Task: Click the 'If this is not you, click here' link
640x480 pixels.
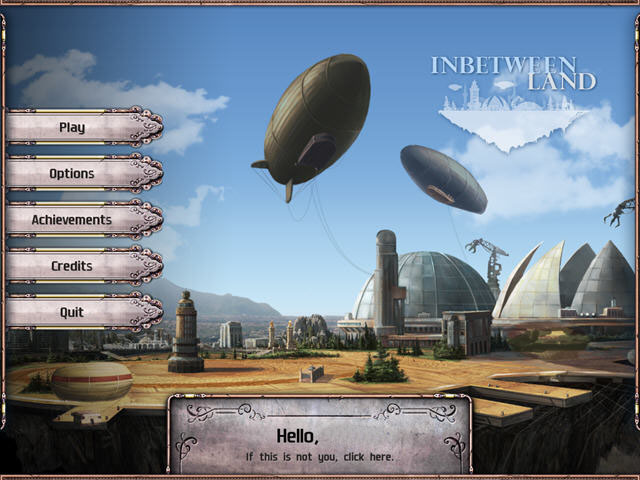Action: [320, 457]
